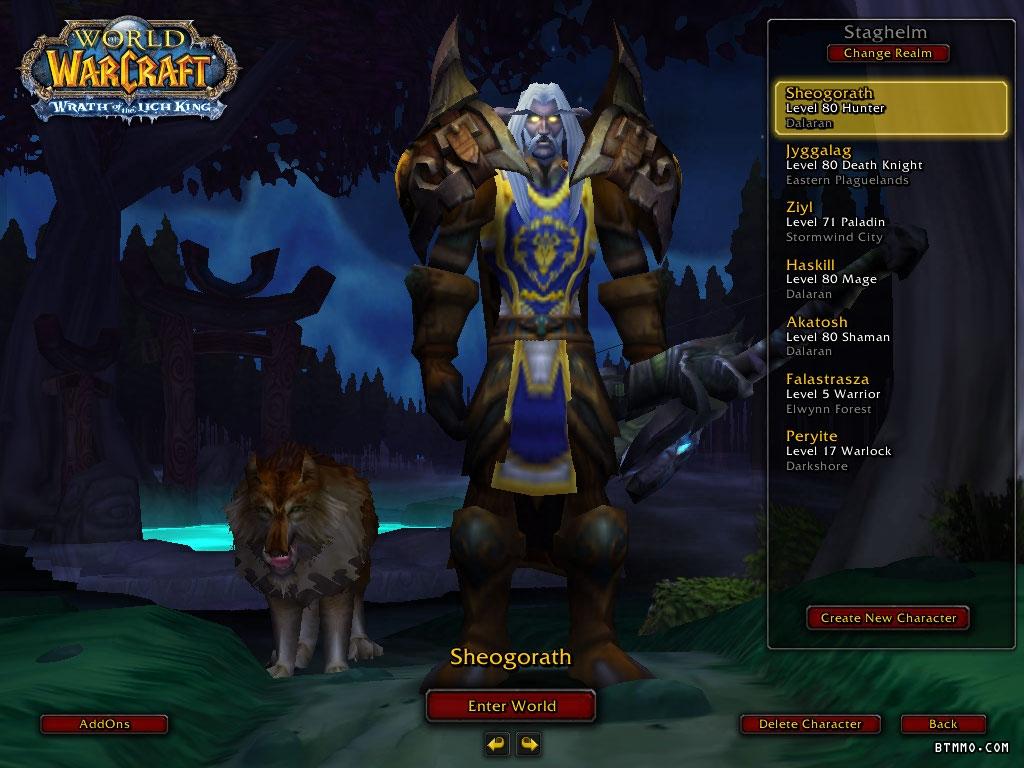
Task: Select the Sheogorath Hunter character
Action: click(891, 108)
